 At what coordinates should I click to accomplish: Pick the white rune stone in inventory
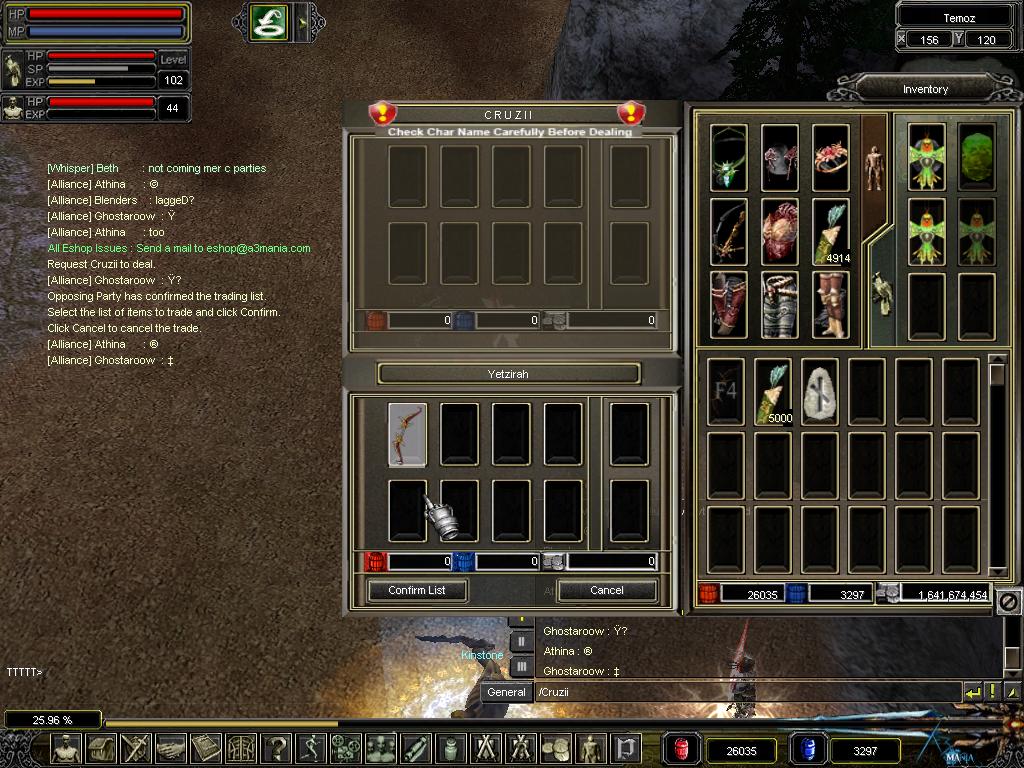[x=820, y=391]
